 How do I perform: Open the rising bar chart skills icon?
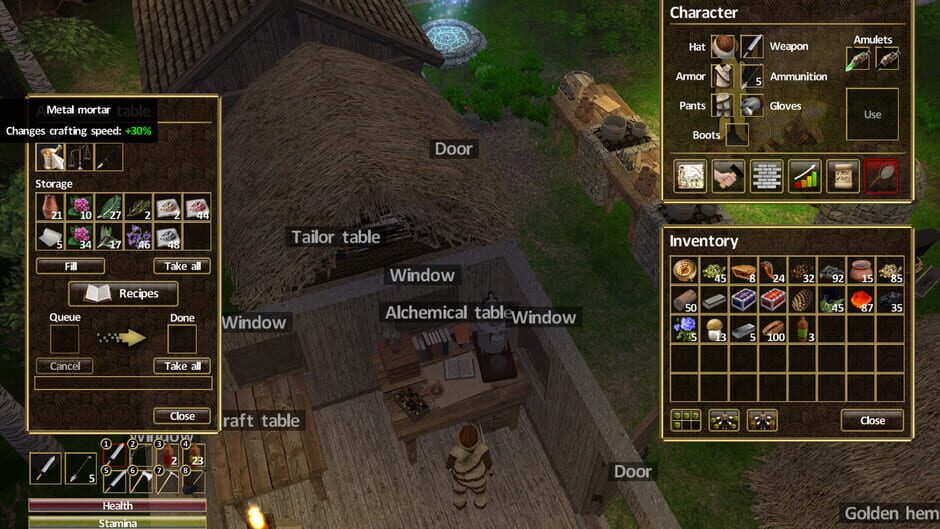click(x=804, y=176)
